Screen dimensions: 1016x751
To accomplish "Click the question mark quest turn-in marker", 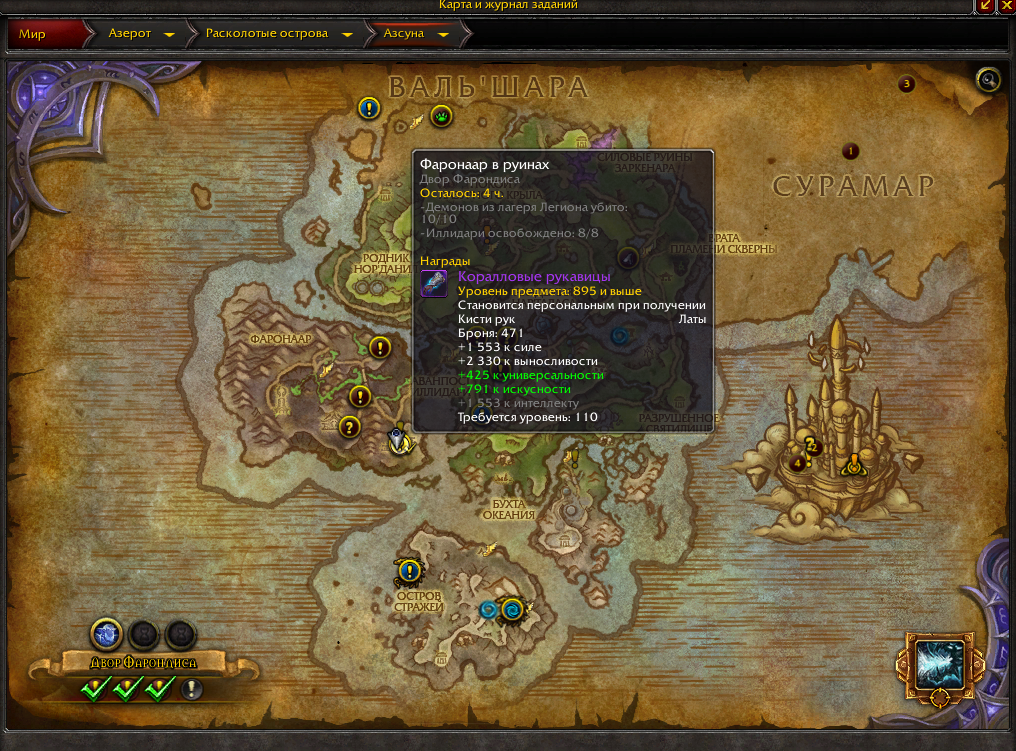I will pos(349,427).
